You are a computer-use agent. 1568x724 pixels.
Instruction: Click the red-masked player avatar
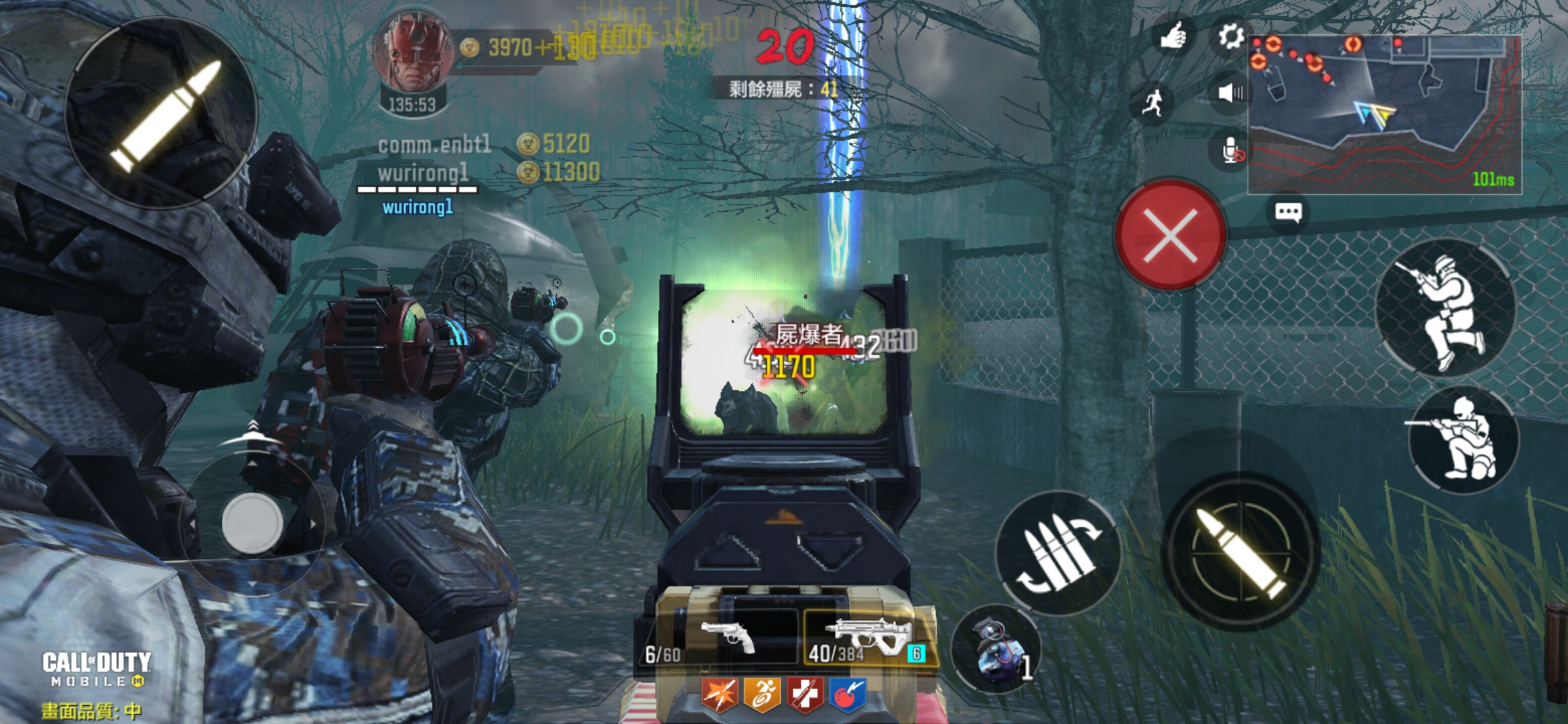point(413,54)
